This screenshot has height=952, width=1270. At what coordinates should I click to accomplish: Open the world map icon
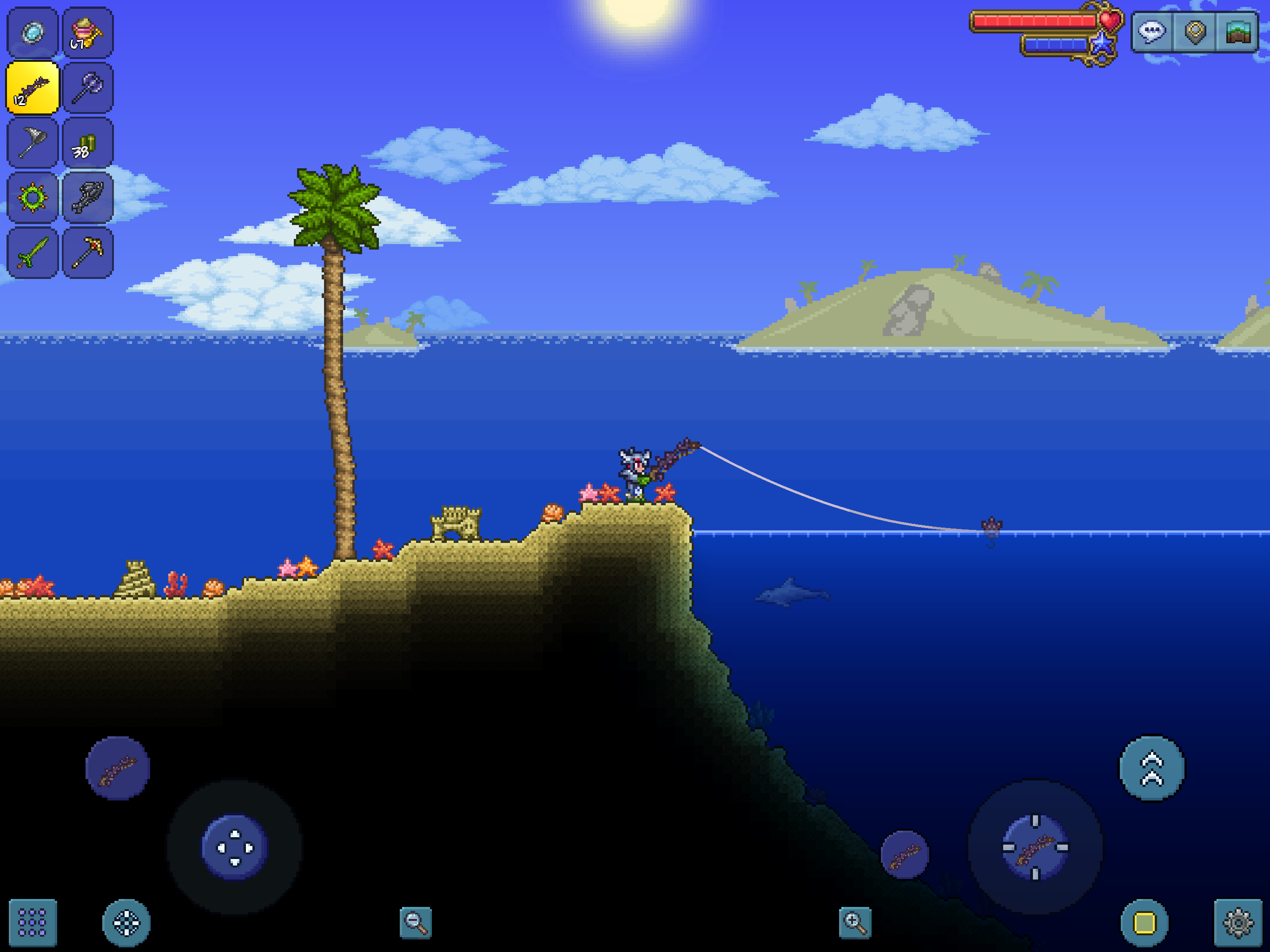1238,32
